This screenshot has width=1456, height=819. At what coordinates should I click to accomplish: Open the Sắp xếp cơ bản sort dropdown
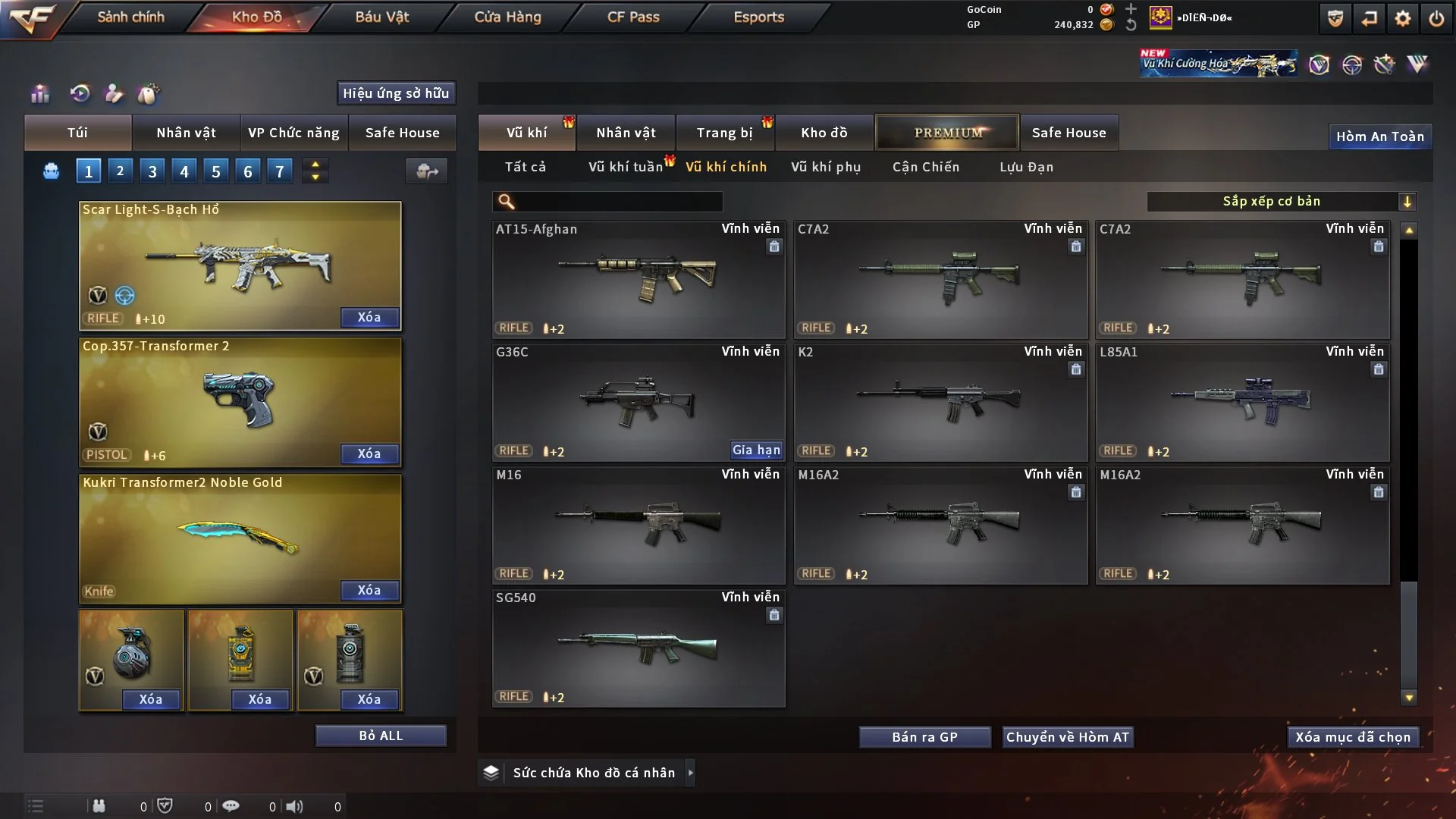point(1281,202)
